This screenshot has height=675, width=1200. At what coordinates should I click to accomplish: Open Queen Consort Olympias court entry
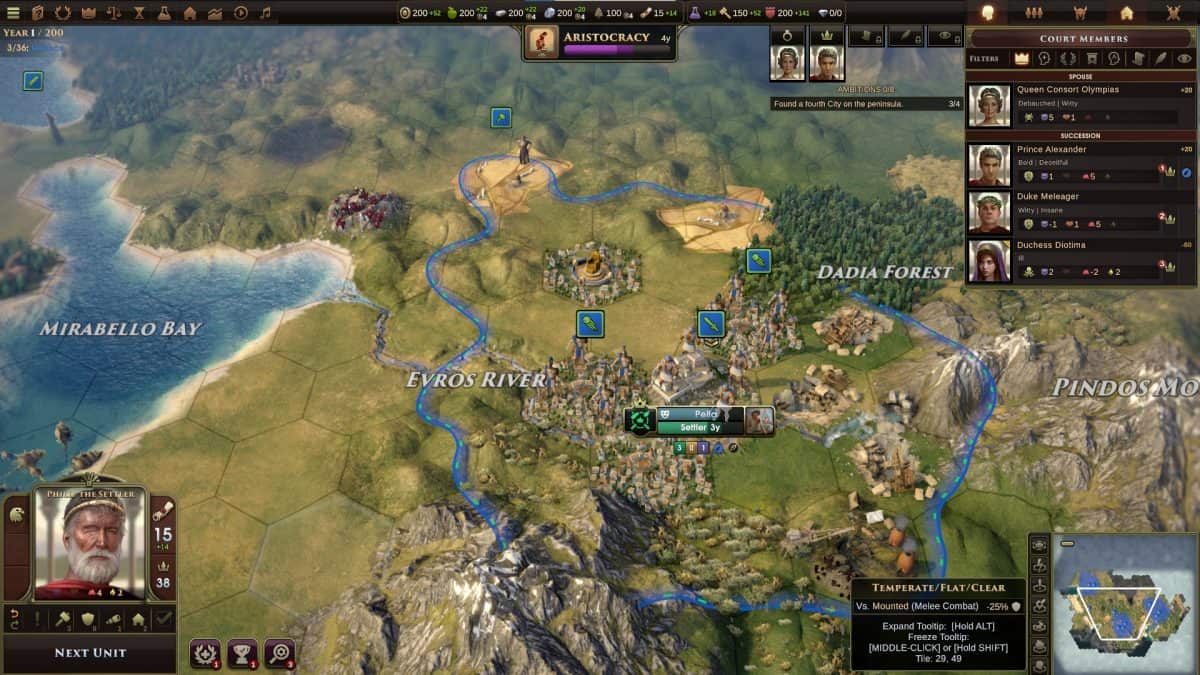1079,105
